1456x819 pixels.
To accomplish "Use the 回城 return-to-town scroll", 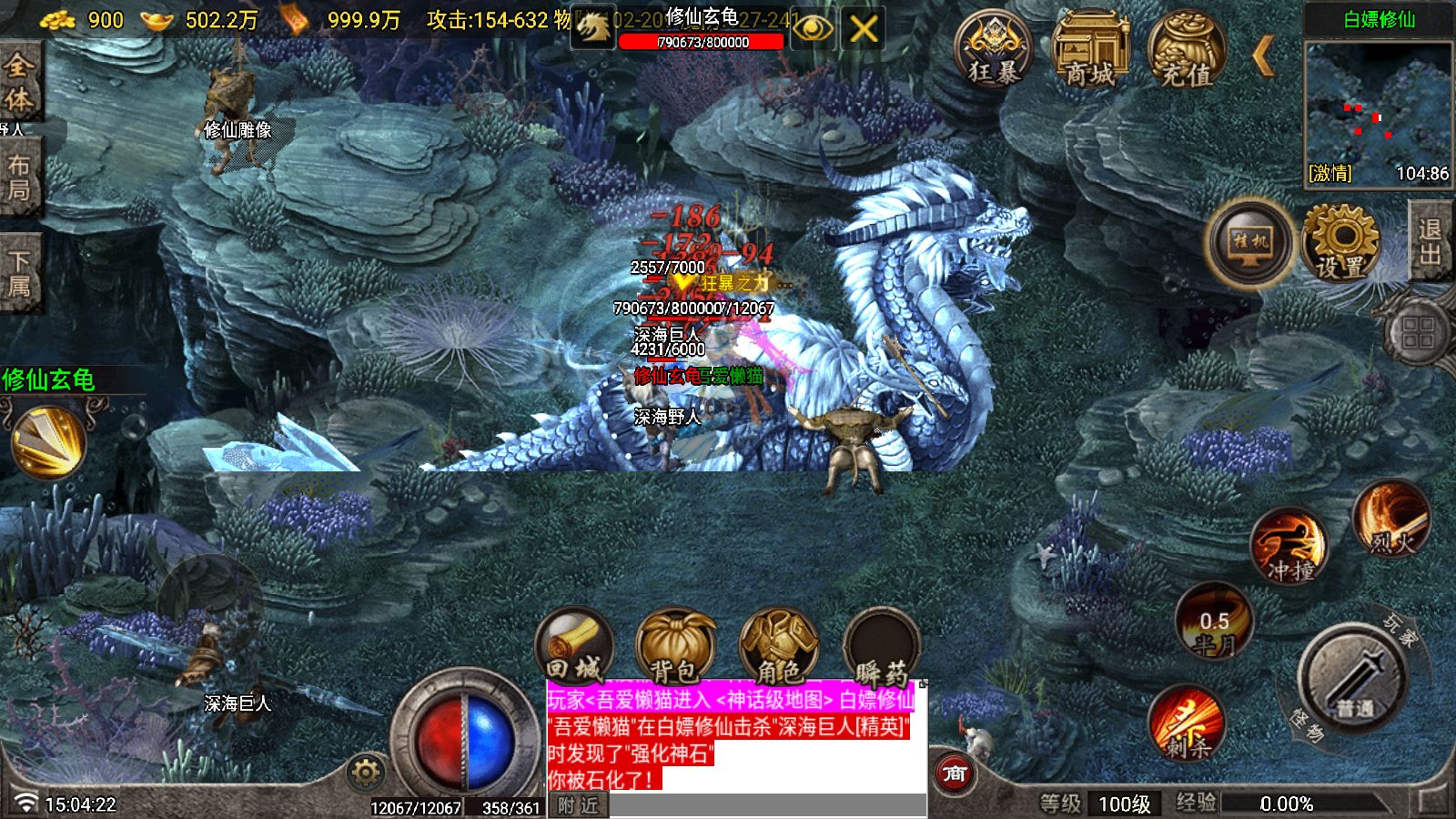I will click(x=575, y=646).
